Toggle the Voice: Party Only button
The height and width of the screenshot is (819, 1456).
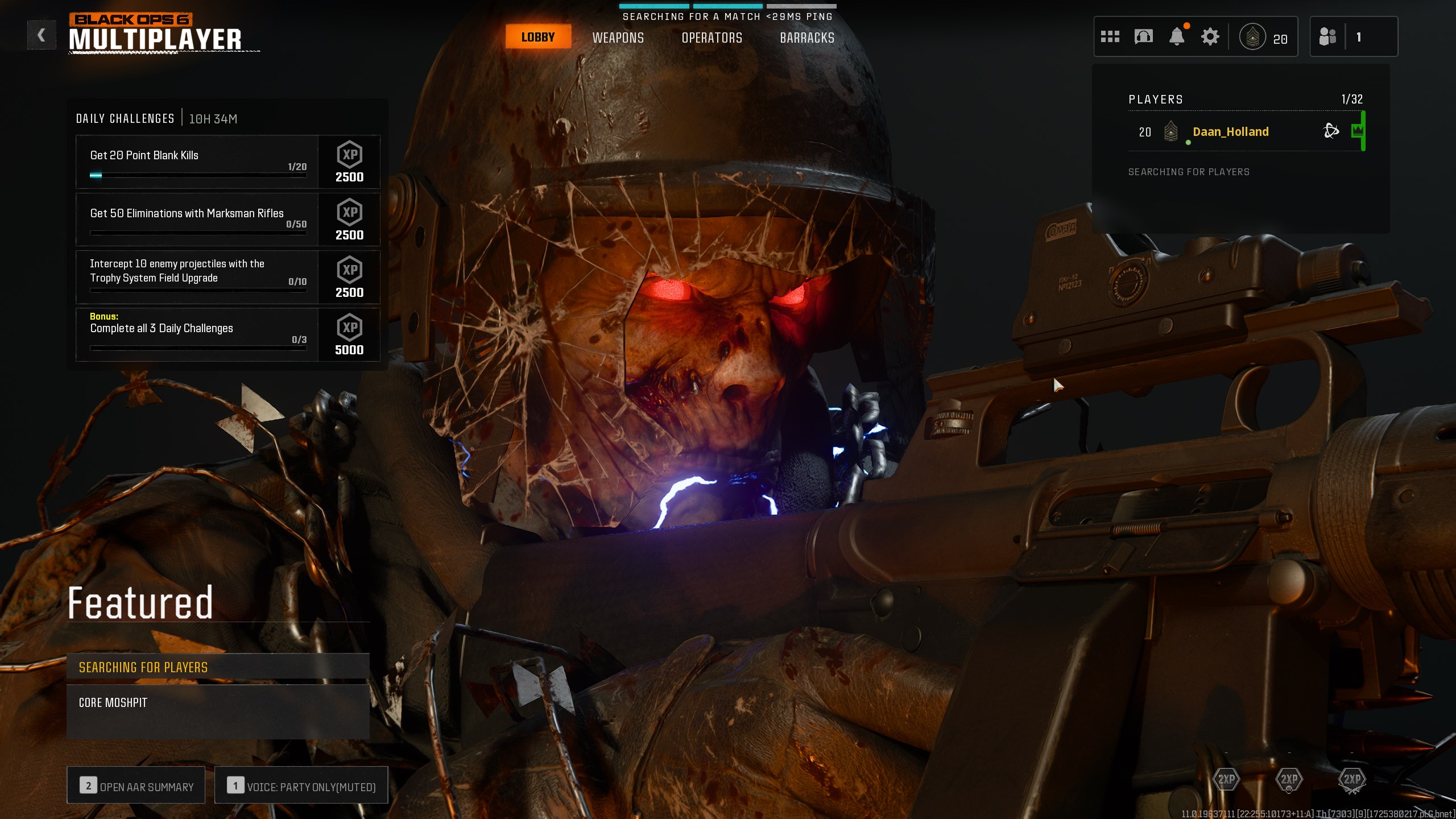tap(301, 785)
